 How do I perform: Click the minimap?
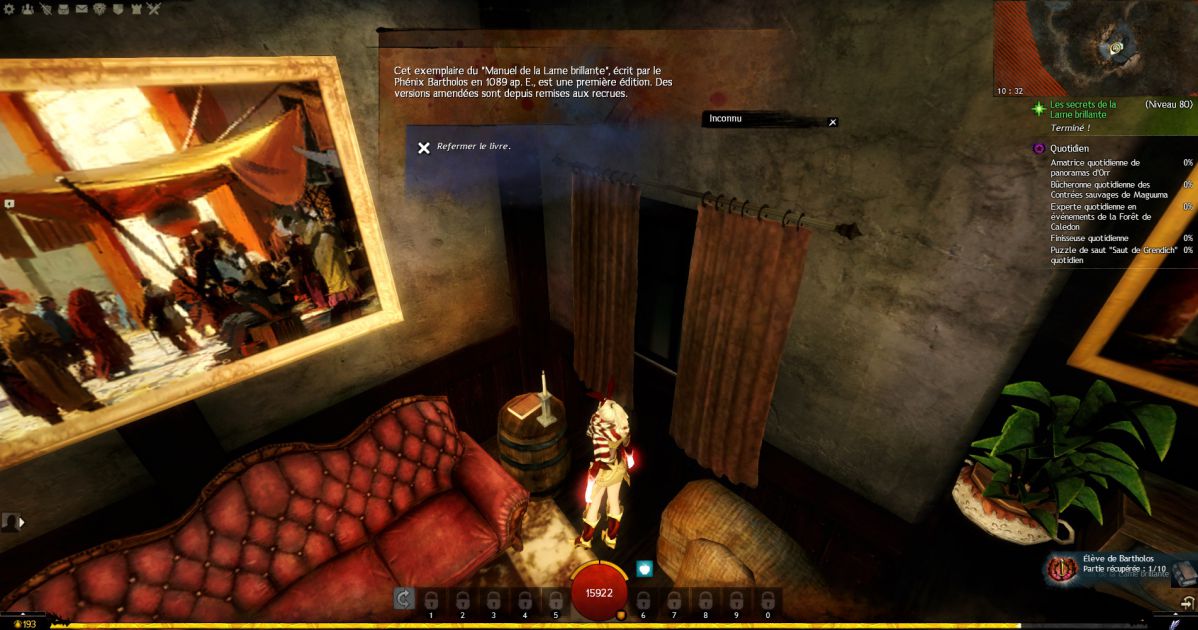[1096, 48]
